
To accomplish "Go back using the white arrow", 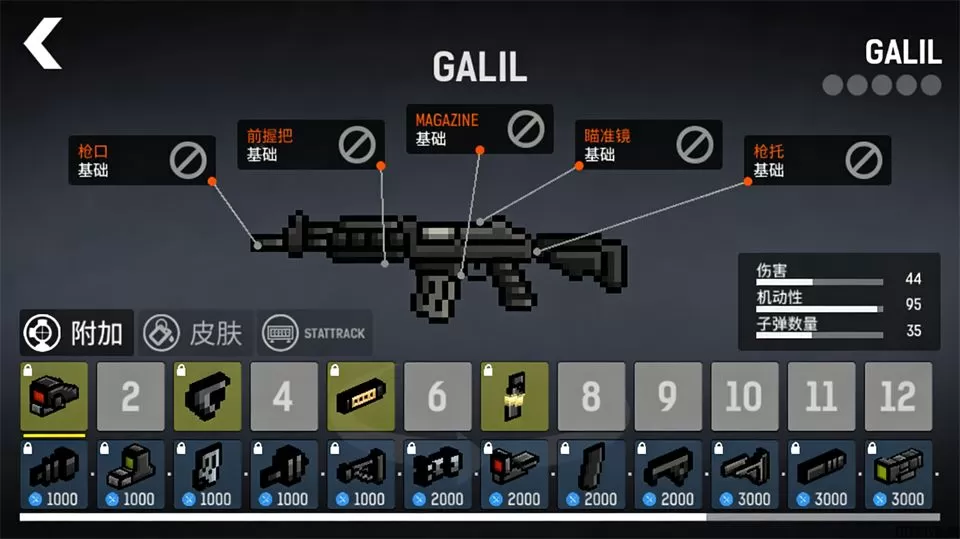I will coord(44,45).
